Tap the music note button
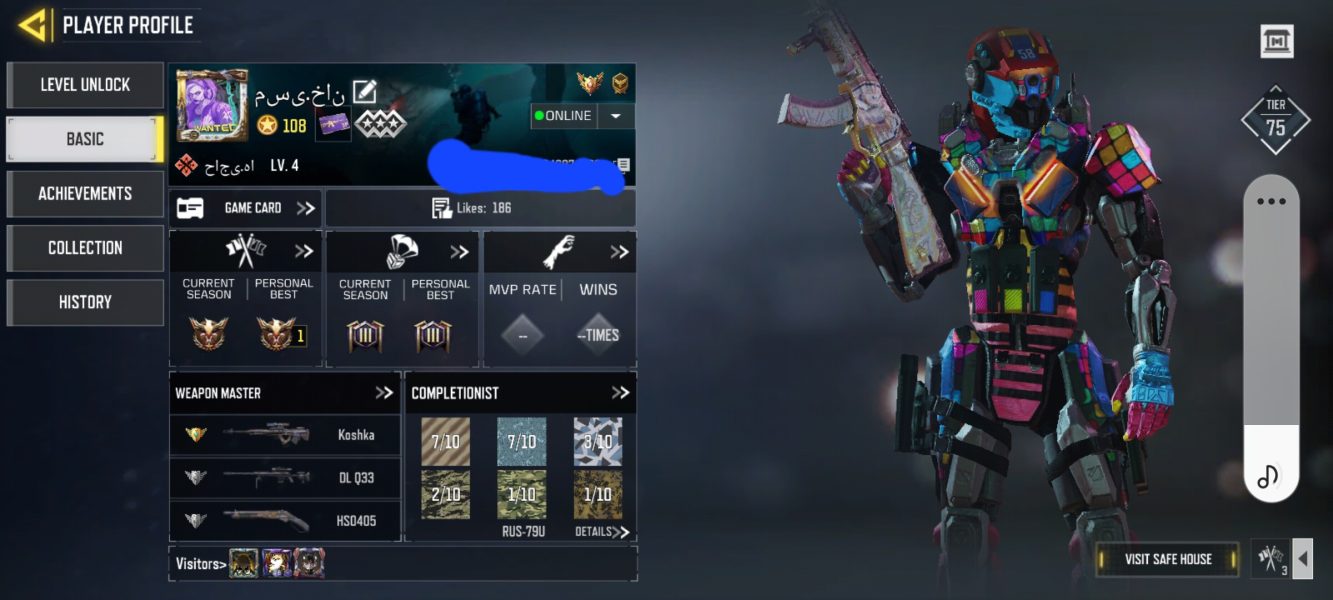 (x=1269, y=476)
